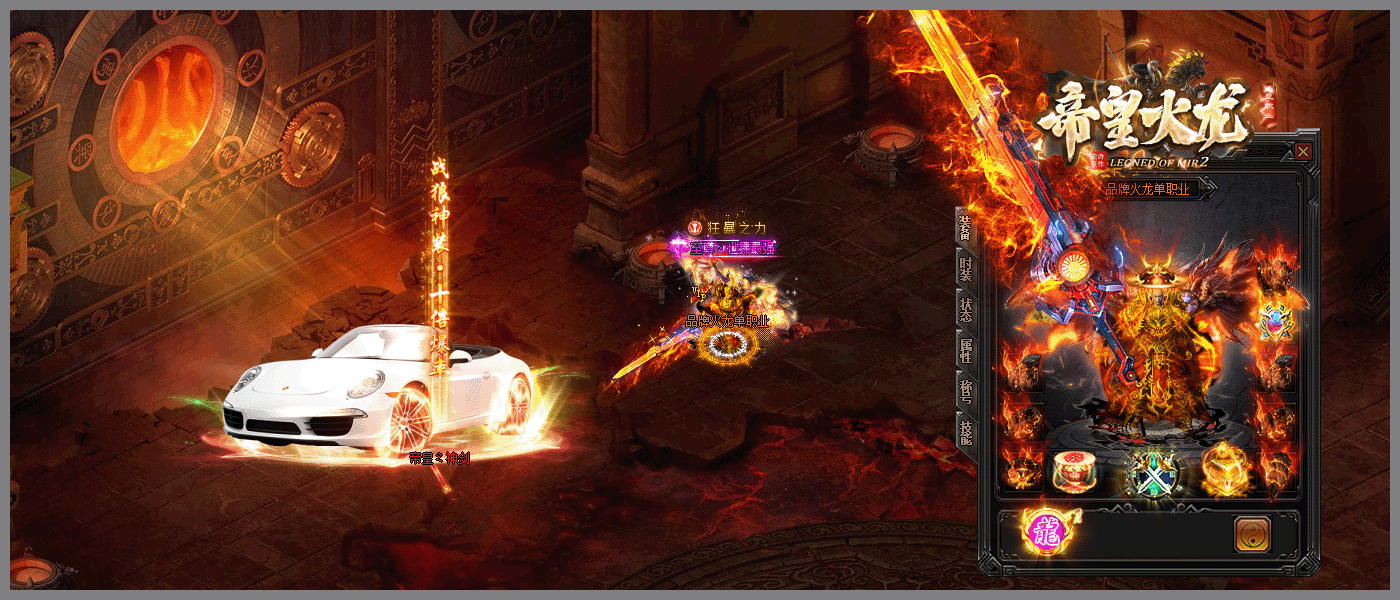The height and width of the screenshot is (600, 1400).
Task: Select the red drum equipment slot
Action: click(x=1073, y=469)
